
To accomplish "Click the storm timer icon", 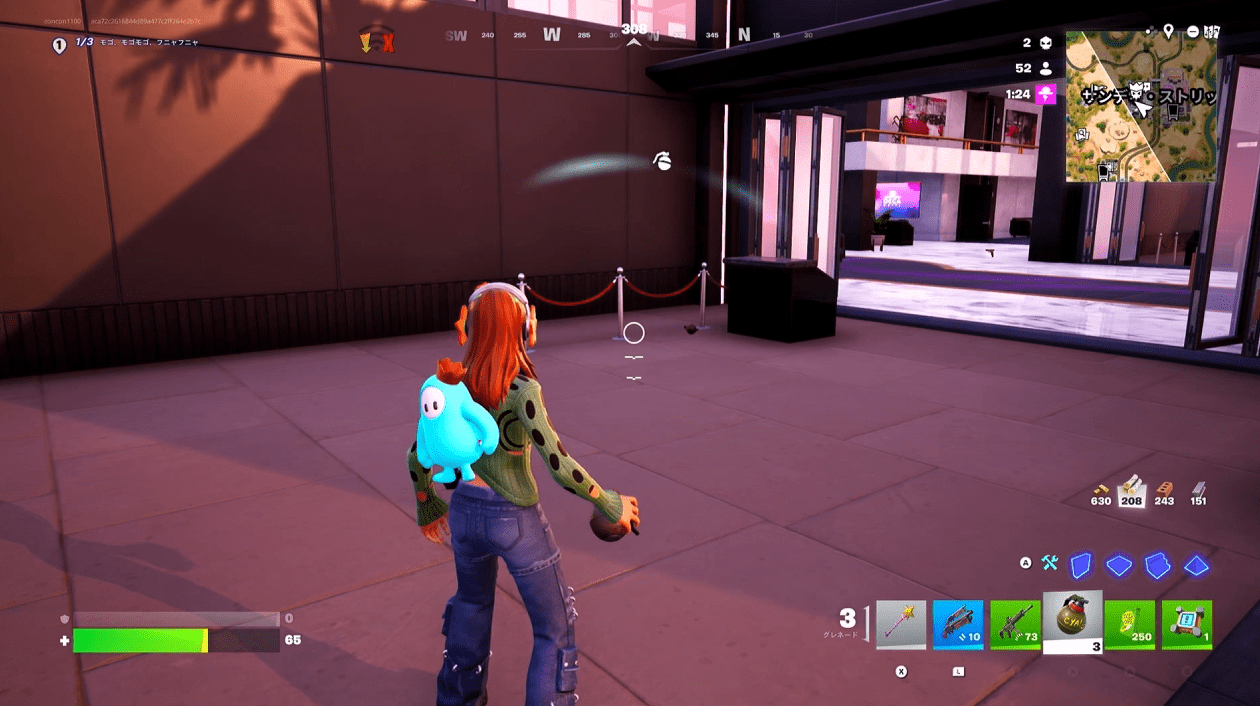I will 1046,94.
